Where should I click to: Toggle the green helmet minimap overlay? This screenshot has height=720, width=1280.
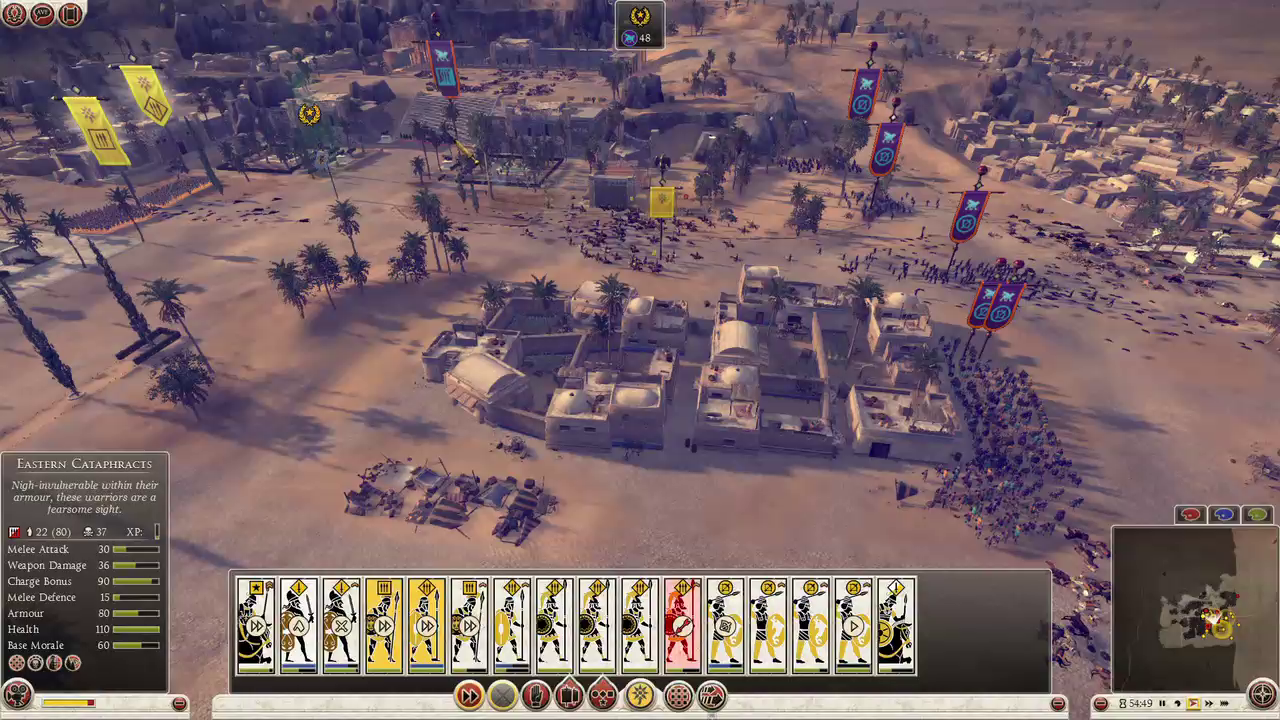1255,513
